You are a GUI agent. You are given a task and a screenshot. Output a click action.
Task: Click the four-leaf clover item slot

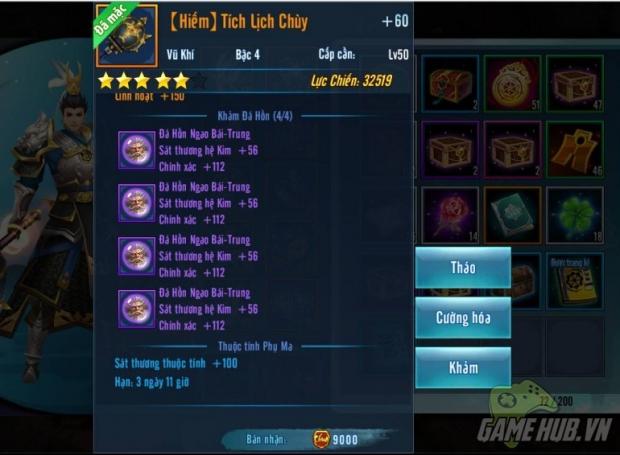(574, 214)
